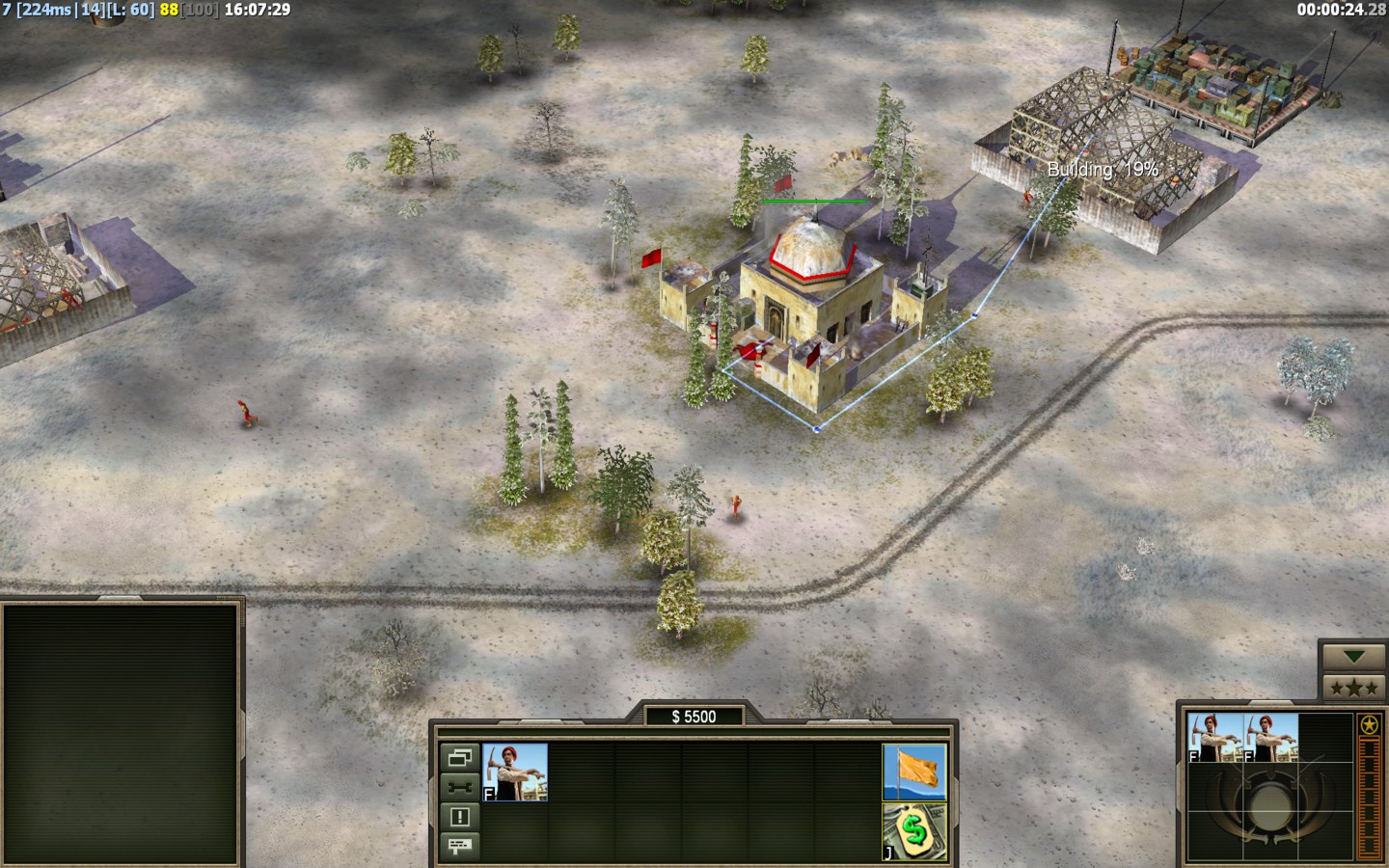
Task: Queue a Worker from the build panel
Action: [x=515, y=772]
